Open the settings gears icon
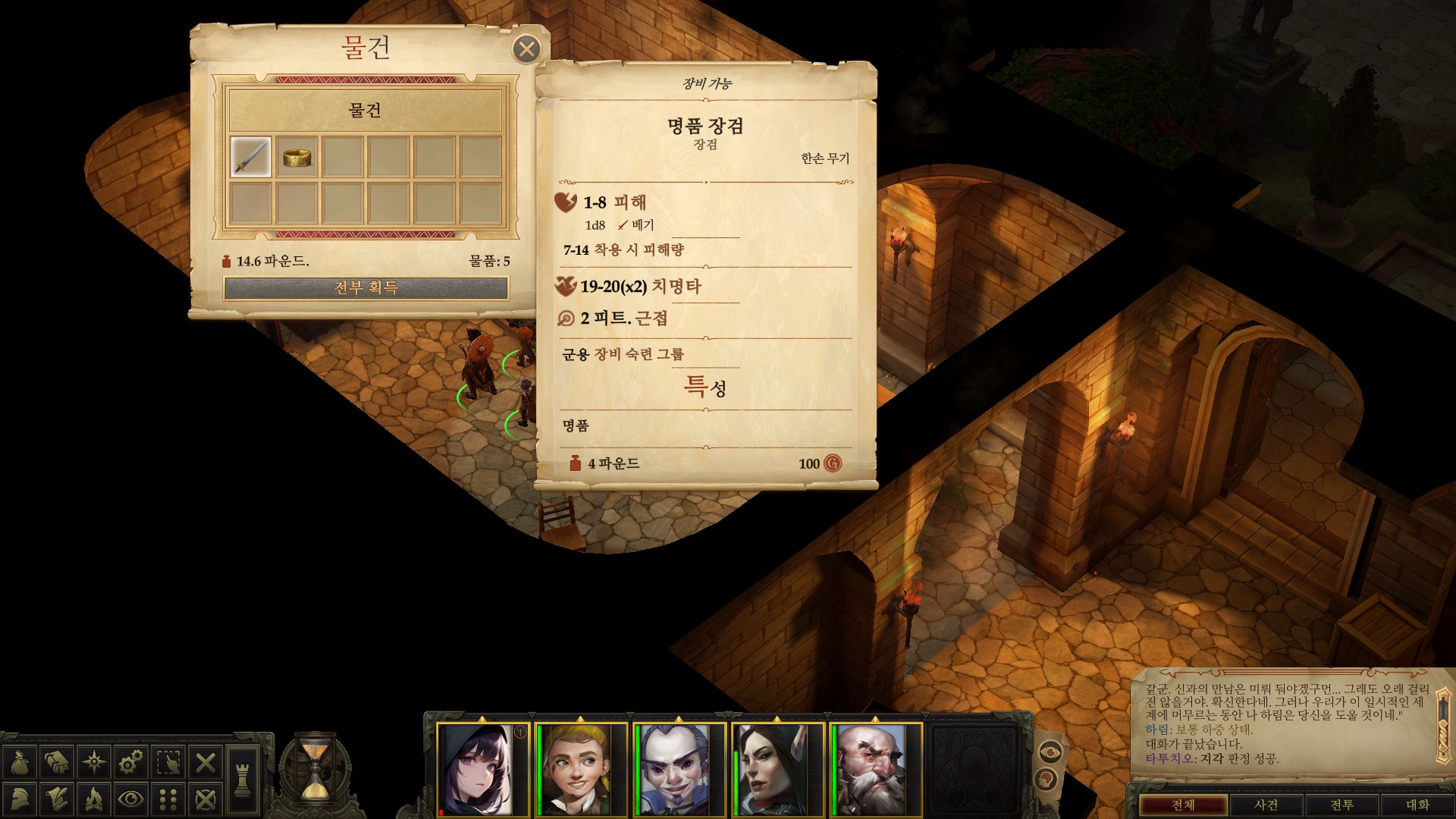The height and width of the screenshot is (819, 1456). tap(130, 761)
